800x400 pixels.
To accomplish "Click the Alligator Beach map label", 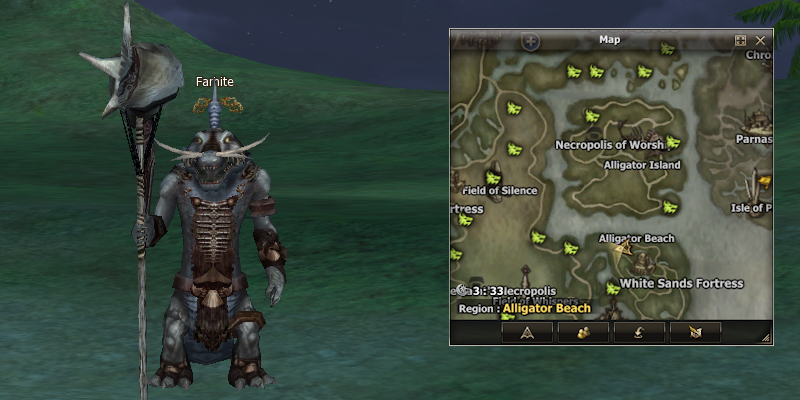I will tap(636, 239).
